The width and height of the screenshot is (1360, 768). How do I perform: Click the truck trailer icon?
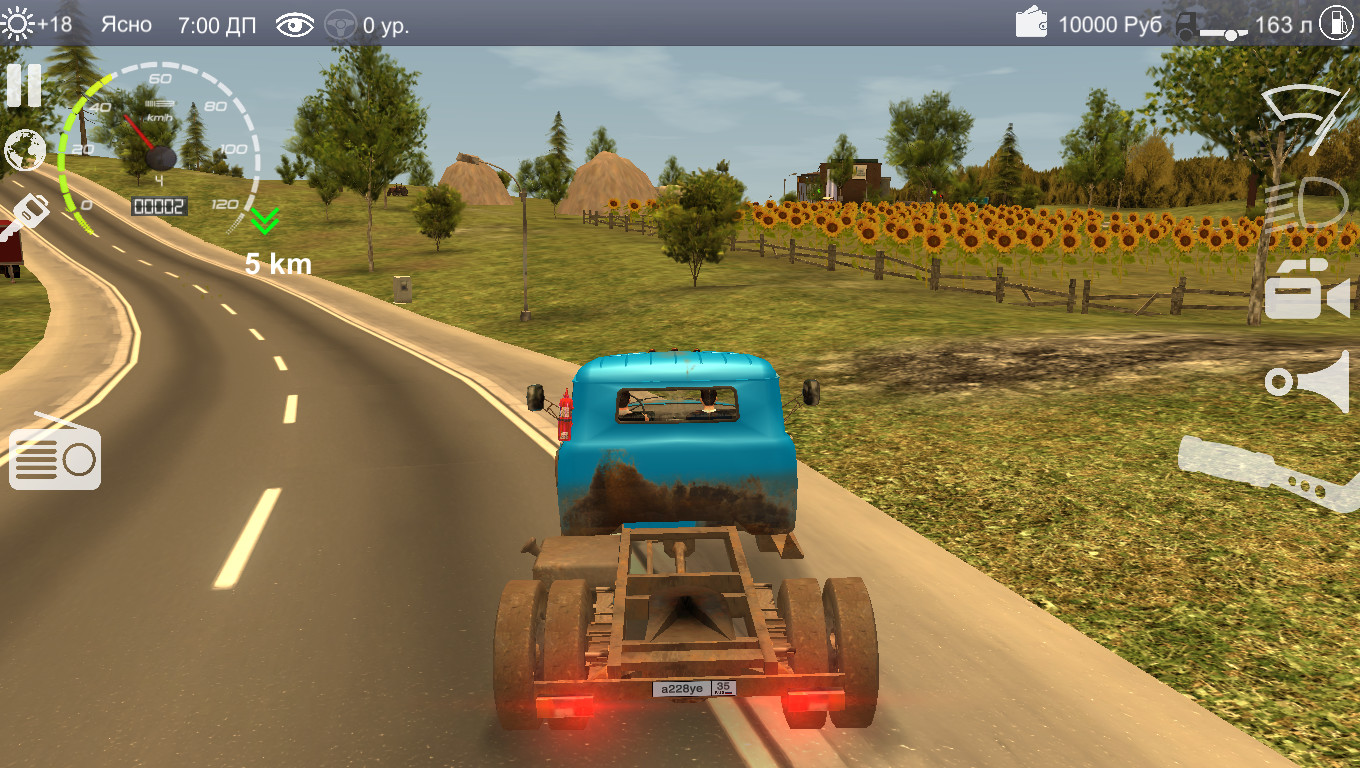coord(1210,26)
